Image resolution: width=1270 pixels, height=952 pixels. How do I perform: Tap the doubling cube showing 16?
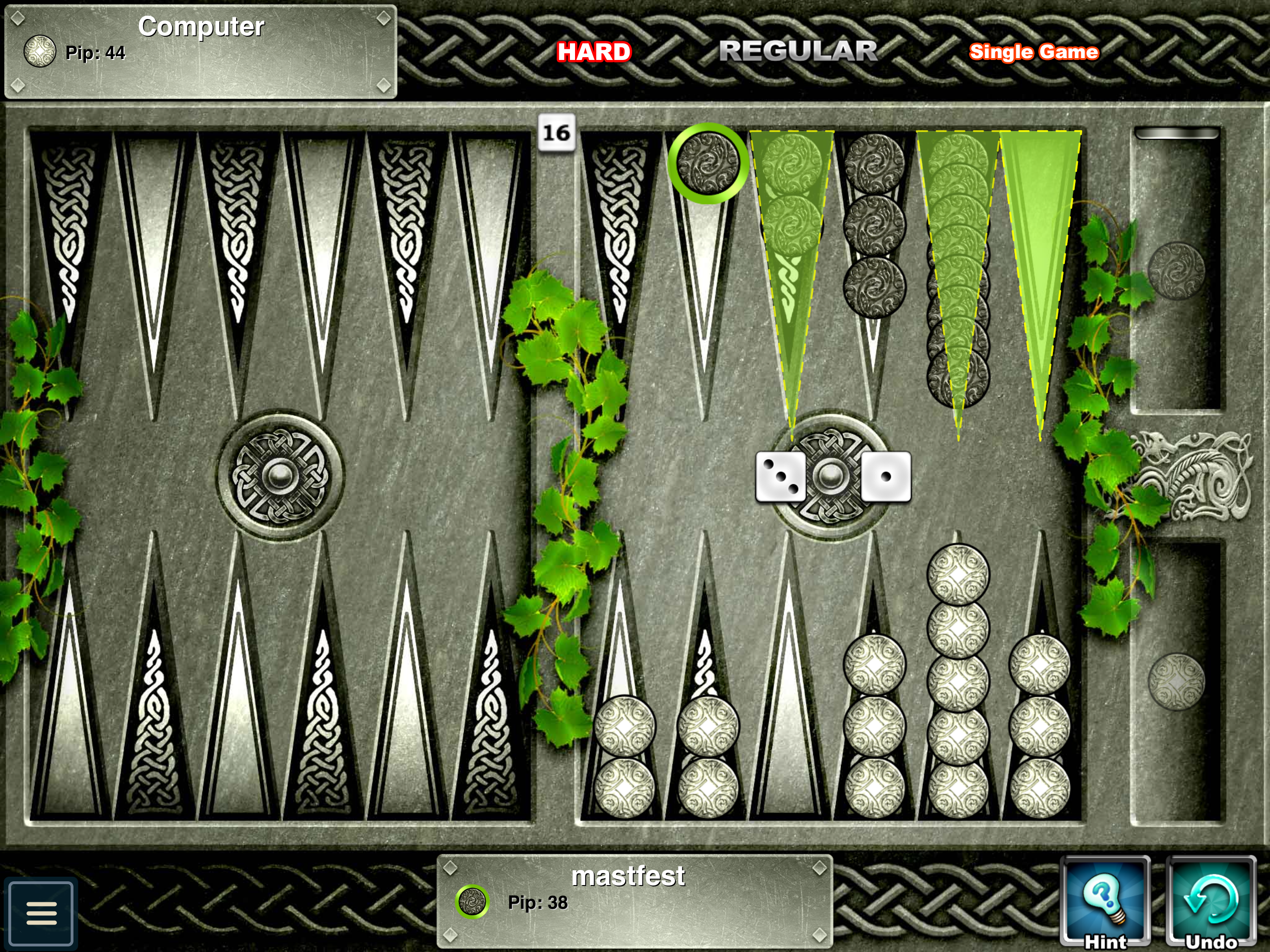(x=556, y=133)
